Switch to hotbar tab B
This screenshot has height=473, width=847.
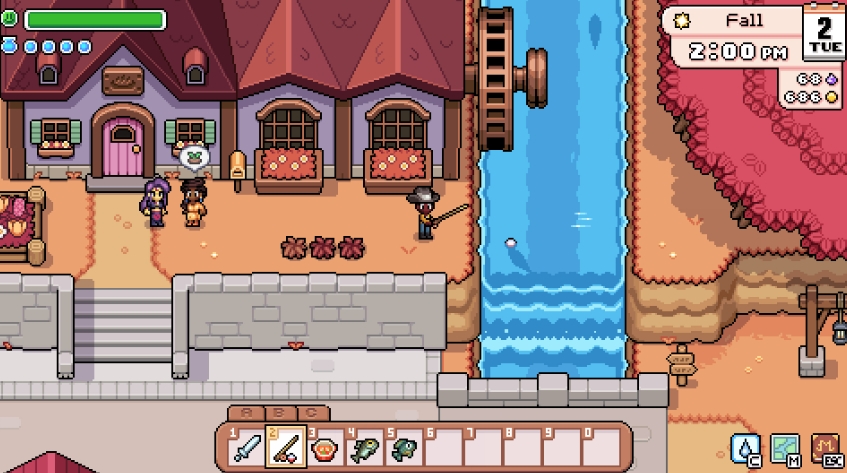tap(279, 413)
